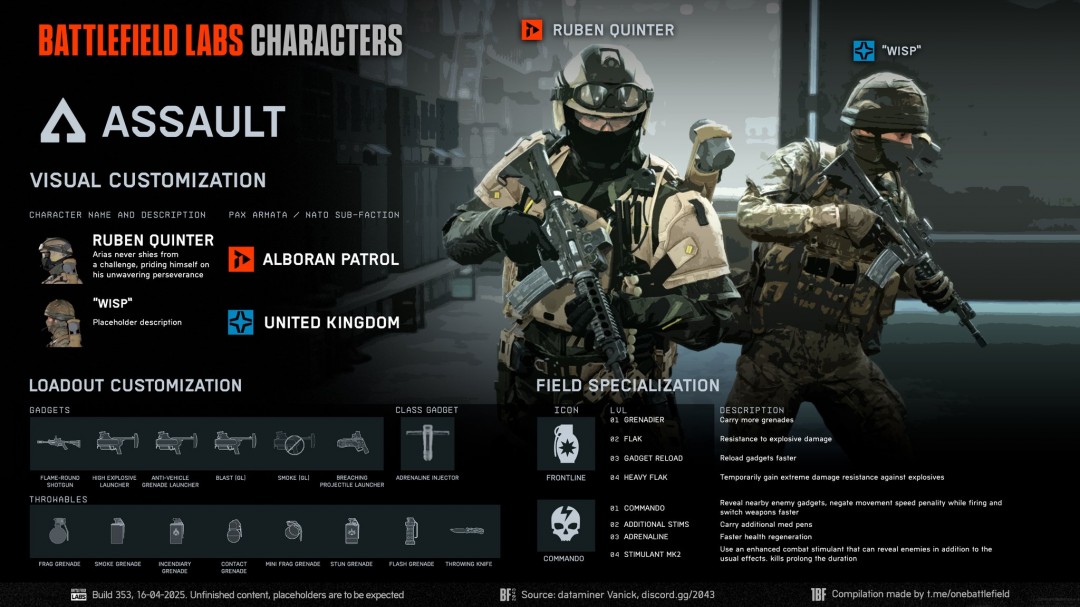Image resolution: width=1080 pixels, height=607 pixels.
Task: Choose the Smoke Grenade throwable slot
Action: [117, 530]
